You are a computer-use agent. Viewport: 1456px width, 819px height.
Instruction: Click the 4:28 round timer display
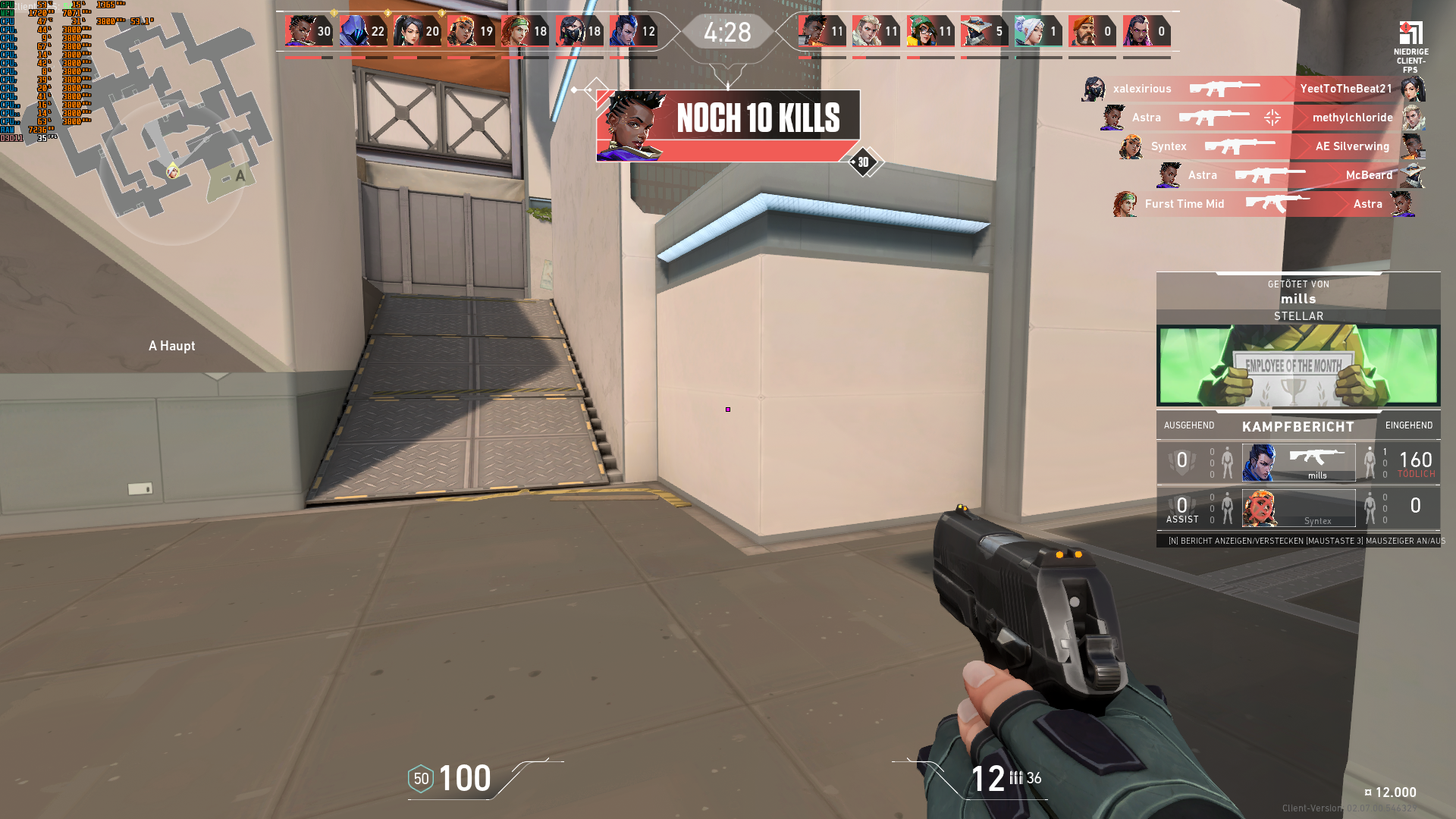click(x=729, y=32)
